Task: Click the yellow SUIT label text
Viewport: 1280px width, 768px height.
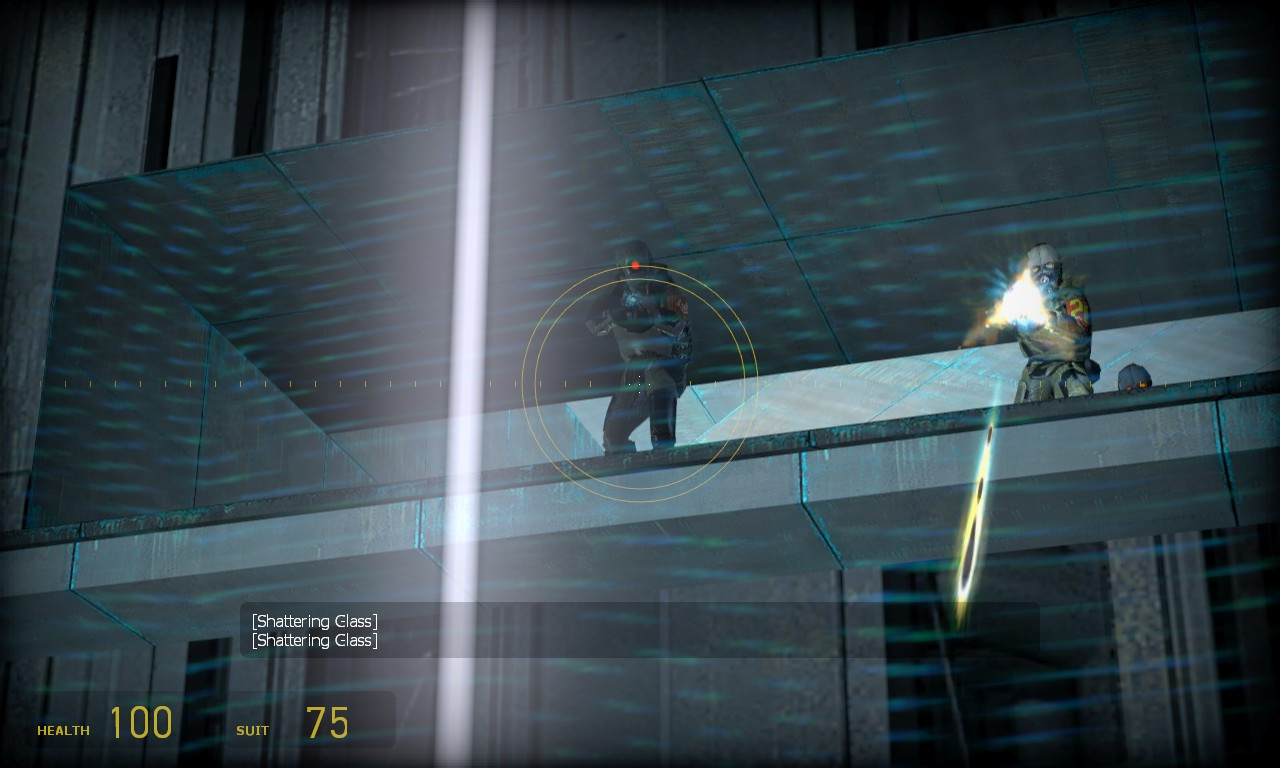Action: (x=252, y=730)
